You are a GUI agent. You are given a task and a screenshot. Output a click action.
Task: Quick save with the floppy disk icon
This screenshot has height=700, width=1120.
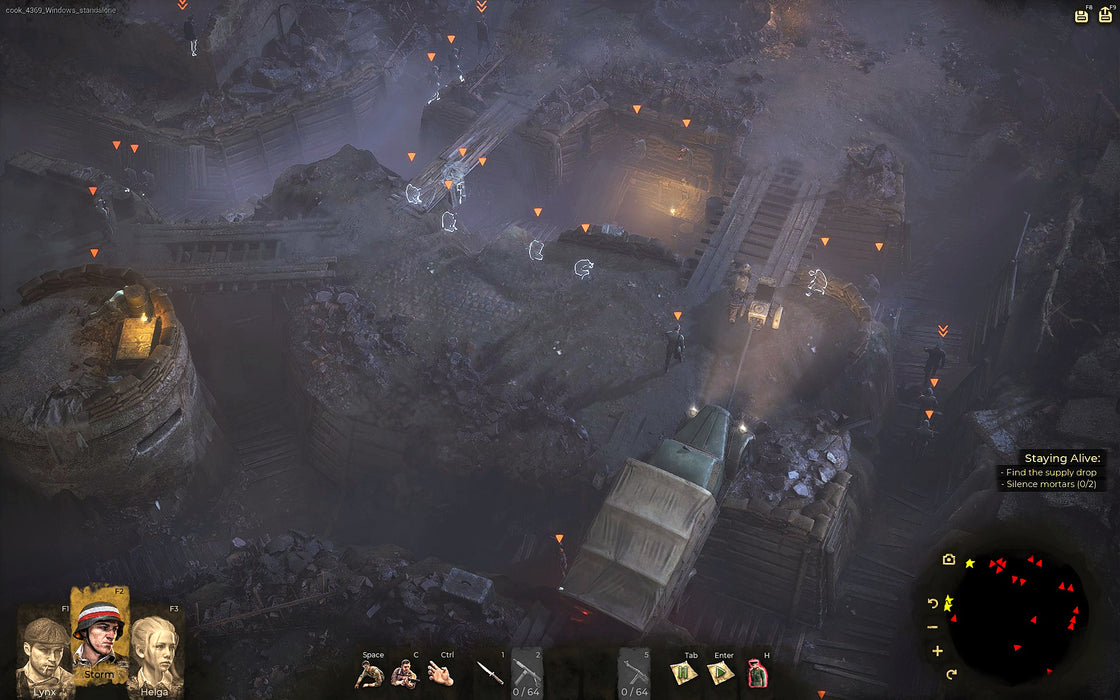[1081, 15]
